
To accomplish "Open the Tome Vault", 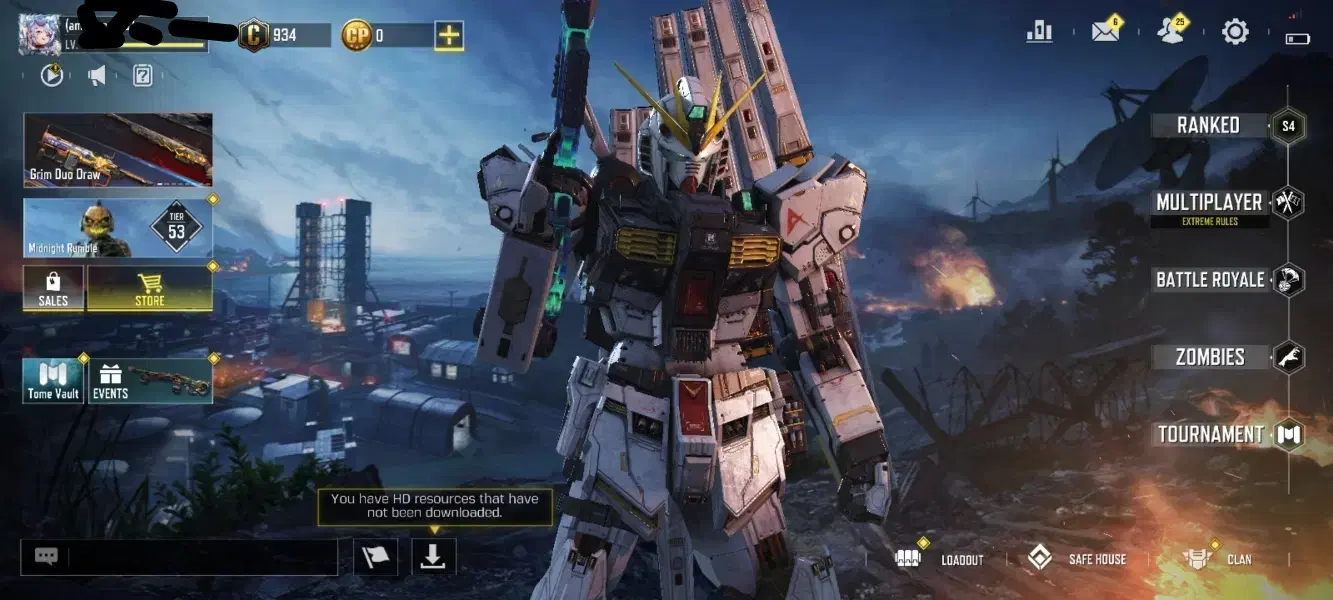I will pyautogui.click(x=54, y=381).
